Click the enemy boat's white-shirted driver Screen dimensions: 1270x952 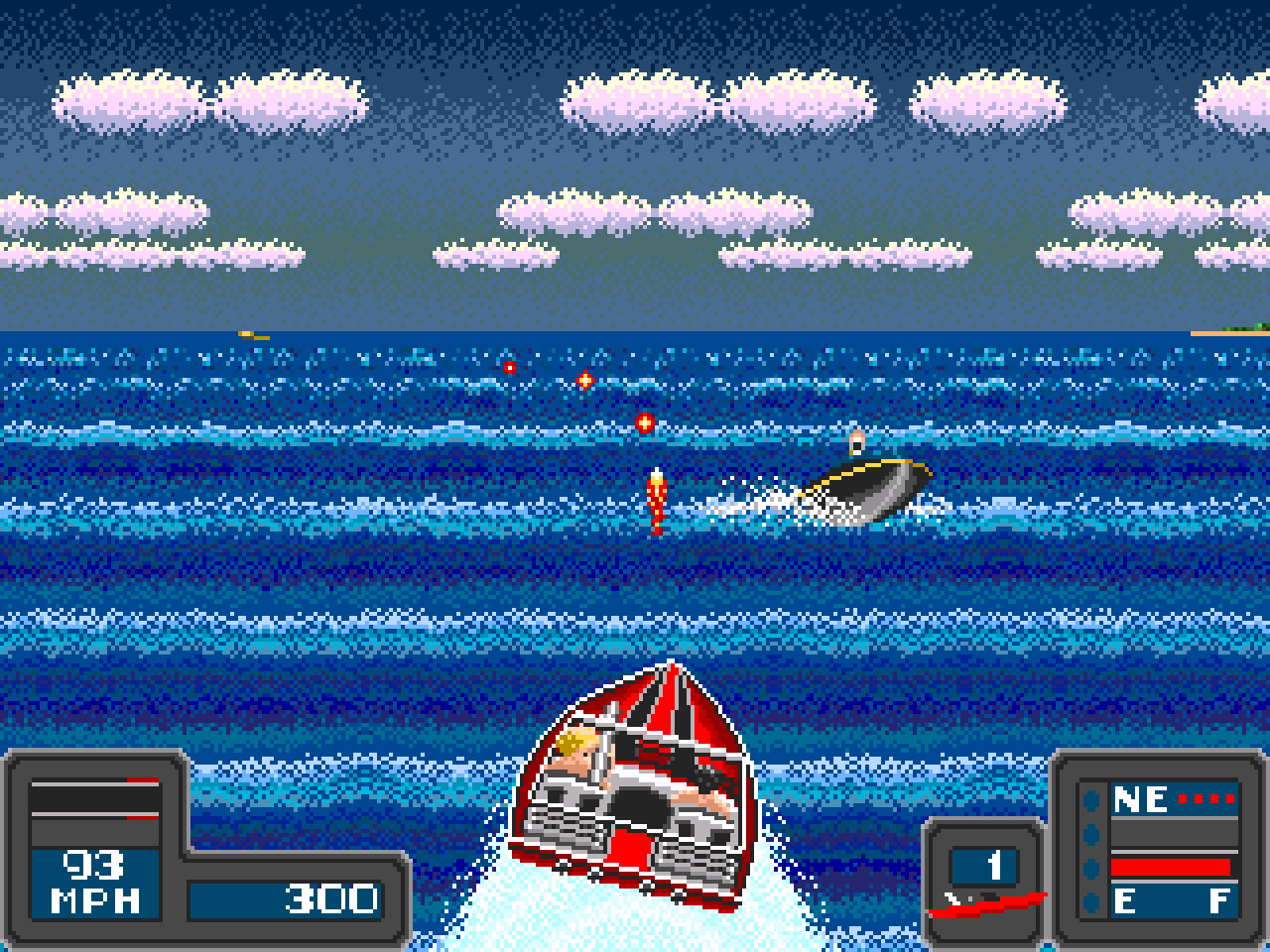tap(855, 443)
